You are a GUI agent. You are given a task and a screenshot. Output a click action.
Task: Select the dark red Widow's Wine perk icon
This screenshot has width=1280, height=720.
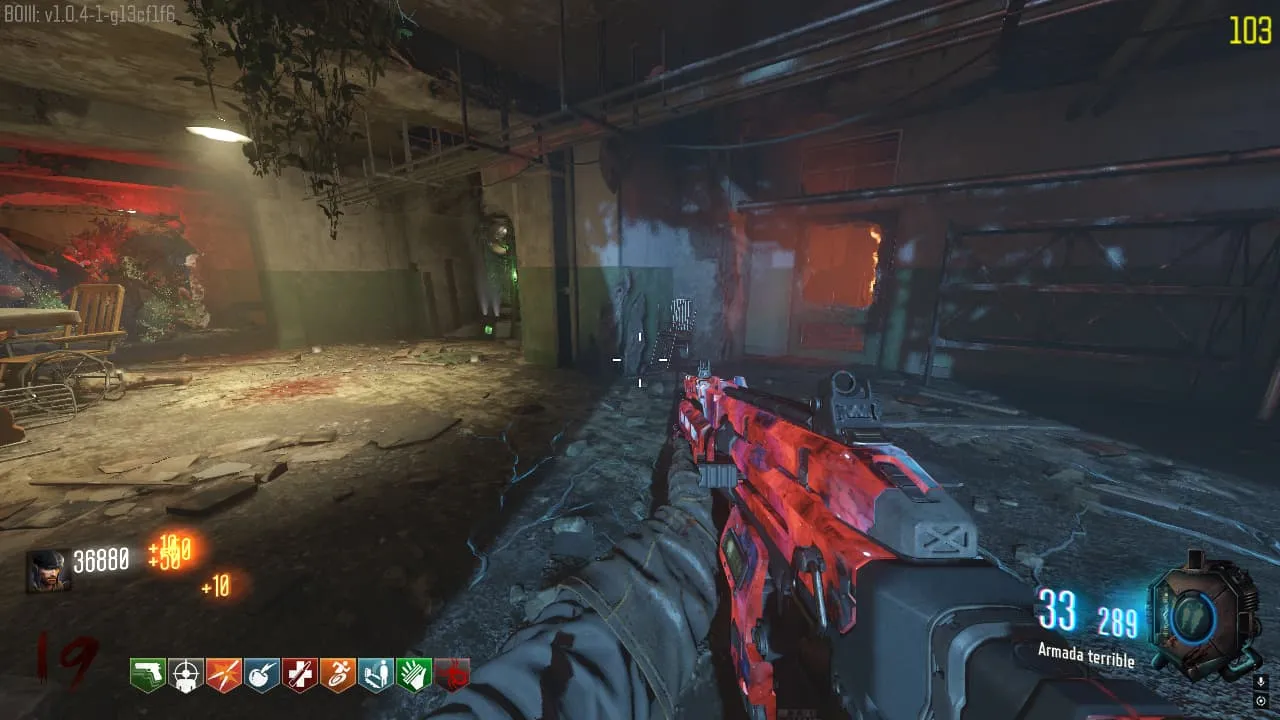click(x=452, y=675)
